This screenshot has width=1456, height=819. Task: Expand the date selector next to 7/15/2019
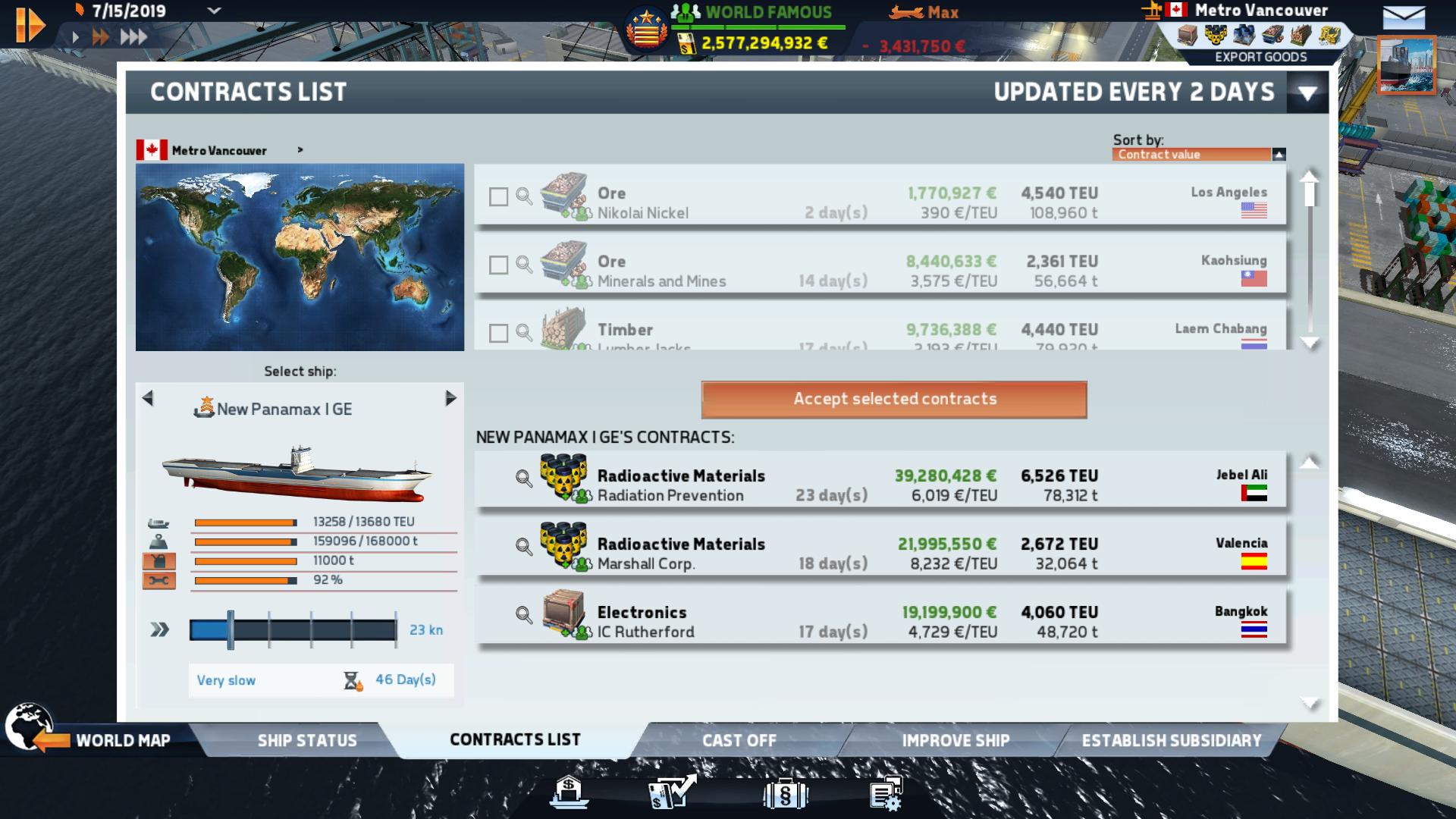213,11
